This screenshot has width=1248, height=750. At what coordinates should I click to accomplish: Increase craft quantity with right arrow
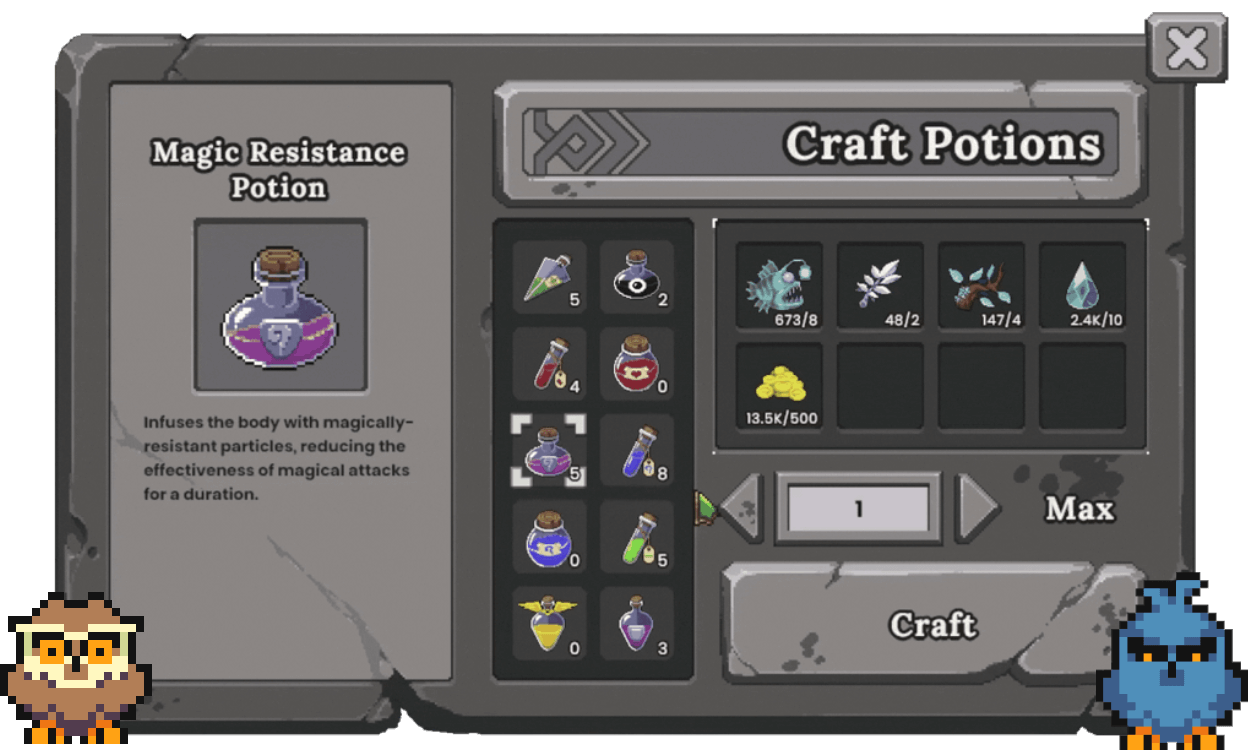(977, 508)
